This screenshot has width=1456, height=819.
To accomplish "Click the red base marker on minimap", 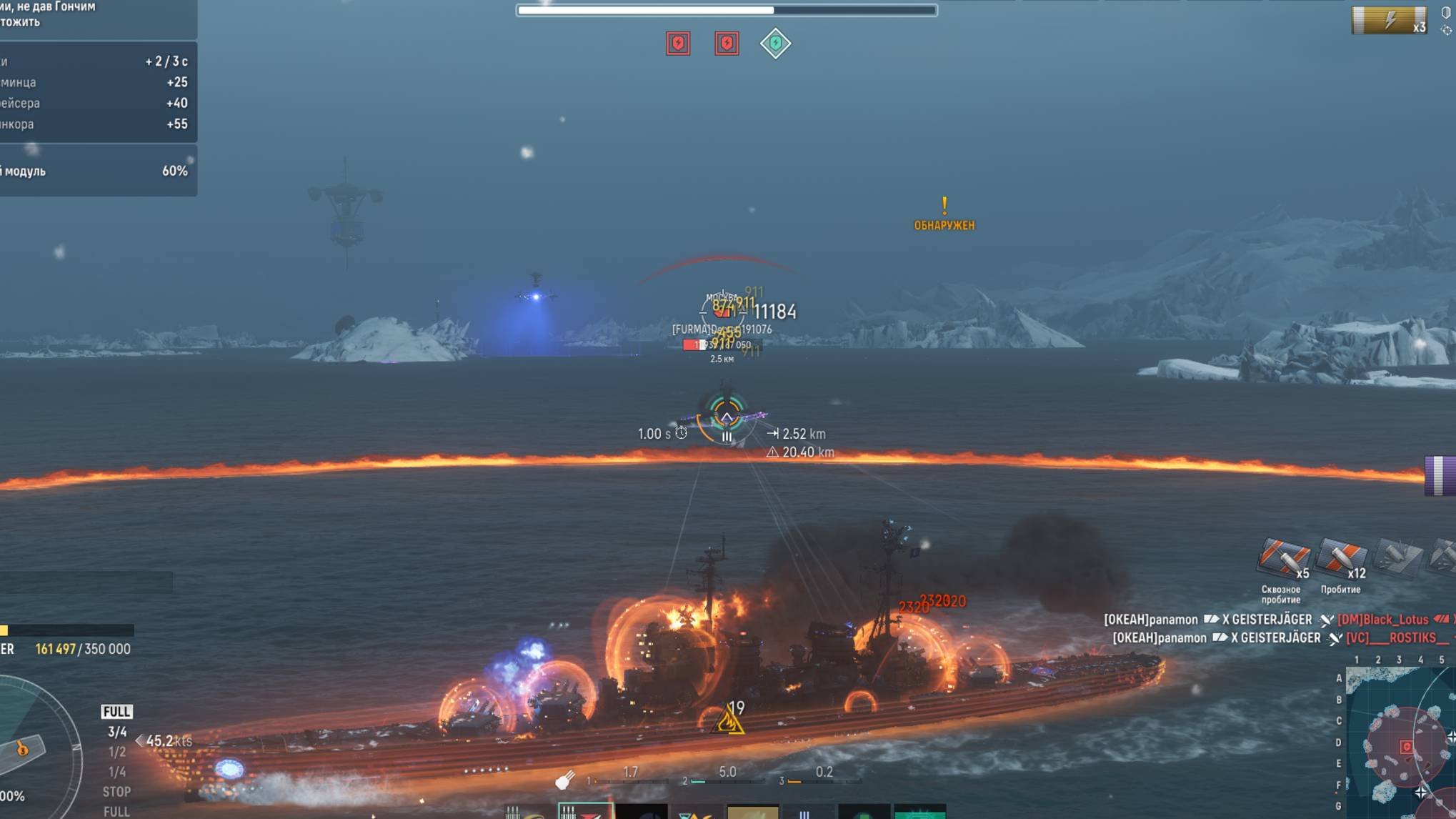I will pos(1406,748).
